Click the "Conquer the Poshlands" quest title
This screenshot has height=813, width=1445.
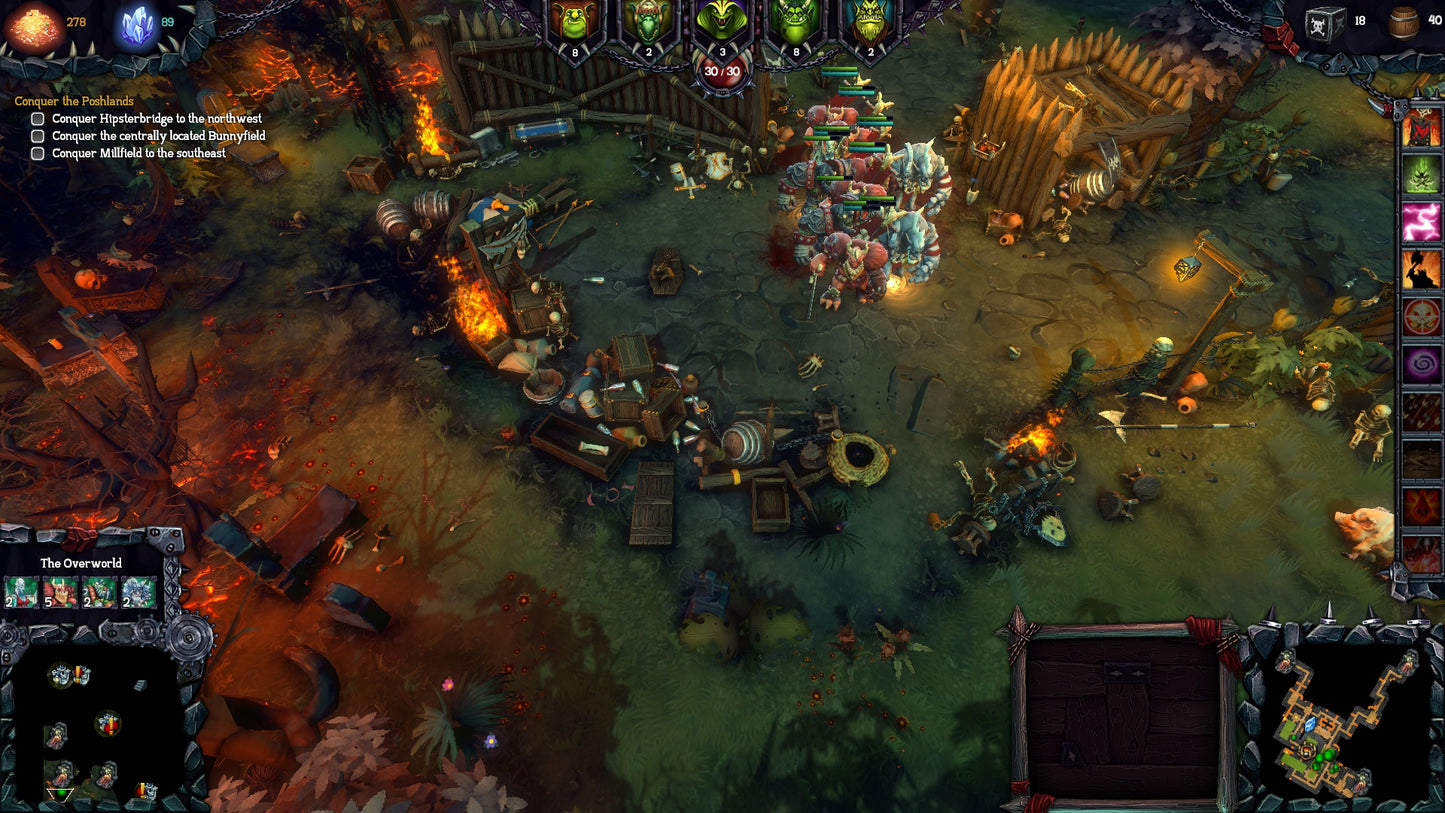74,100
